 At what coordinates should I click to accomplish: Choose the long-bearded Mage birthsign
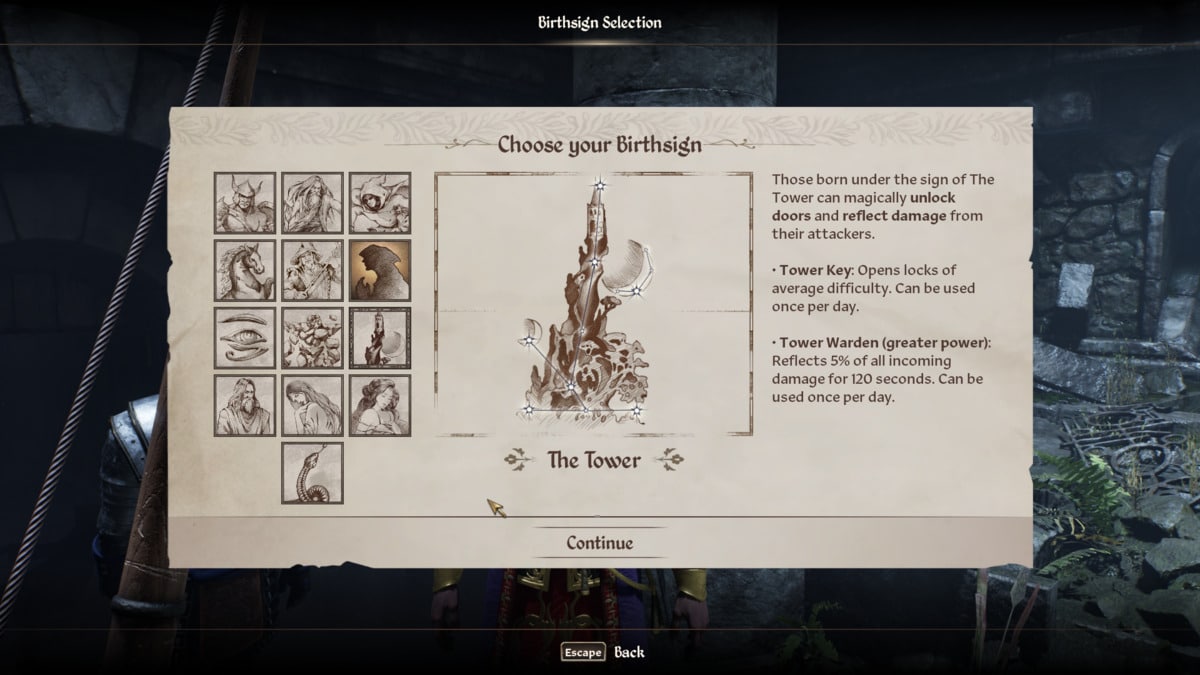(x=312, y=203)
